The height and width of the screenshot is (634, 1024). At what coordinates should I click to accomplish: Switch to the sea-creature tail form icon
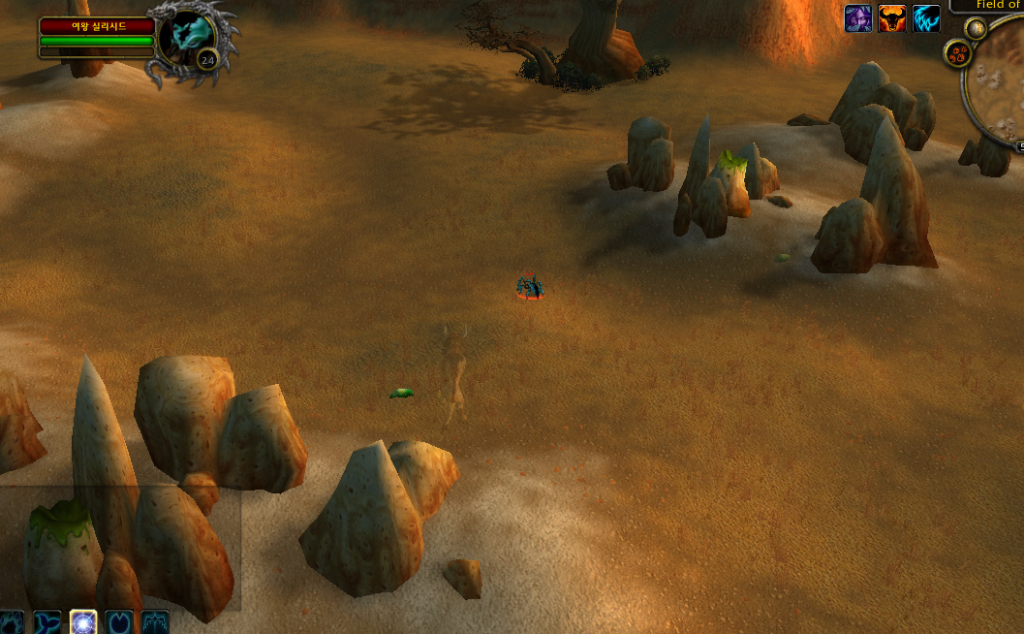47,622
